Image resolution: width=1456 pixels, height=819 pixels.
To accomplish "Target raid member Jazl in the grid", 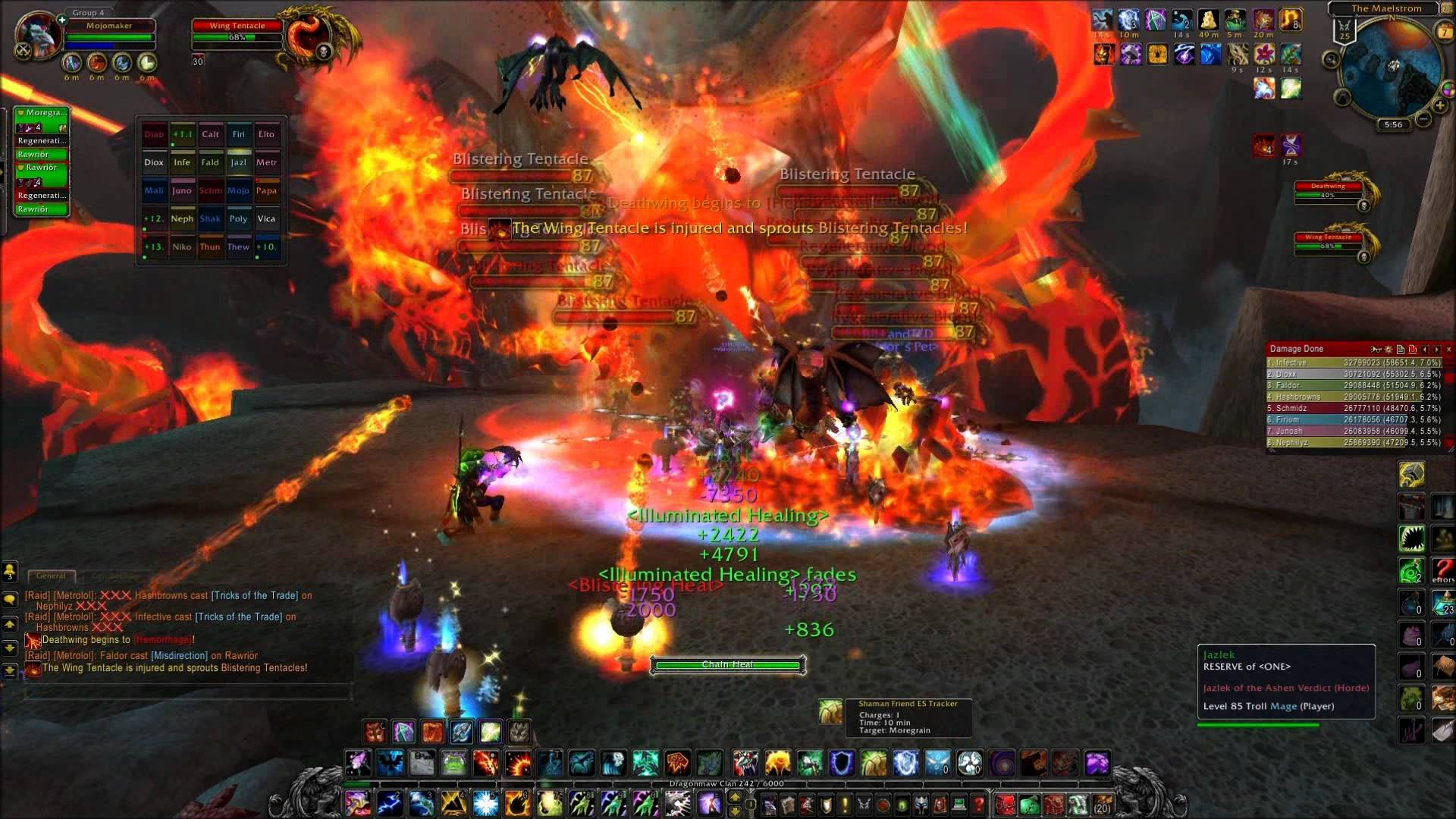I will (238, 162).
